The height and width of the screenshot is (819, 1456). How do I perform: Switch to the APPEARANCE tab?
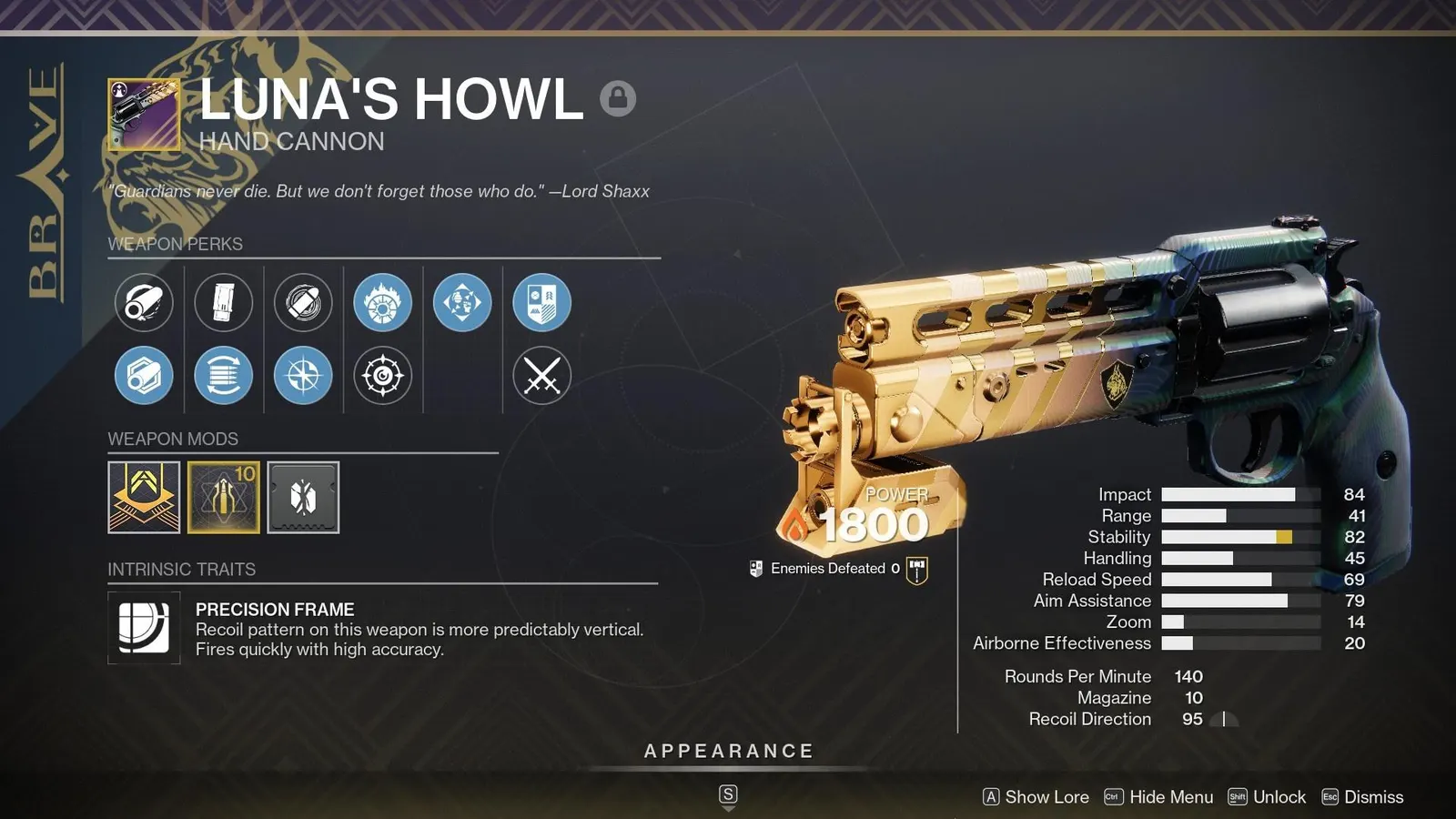[x=727, y=751]
